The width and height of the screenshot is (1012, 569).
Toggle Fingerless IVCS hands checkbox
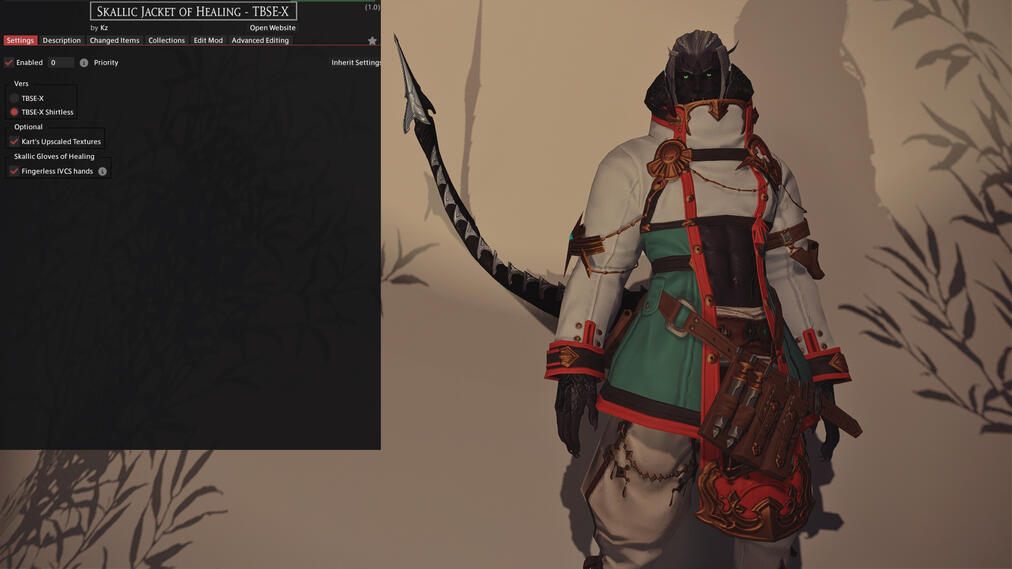(14, 171)
